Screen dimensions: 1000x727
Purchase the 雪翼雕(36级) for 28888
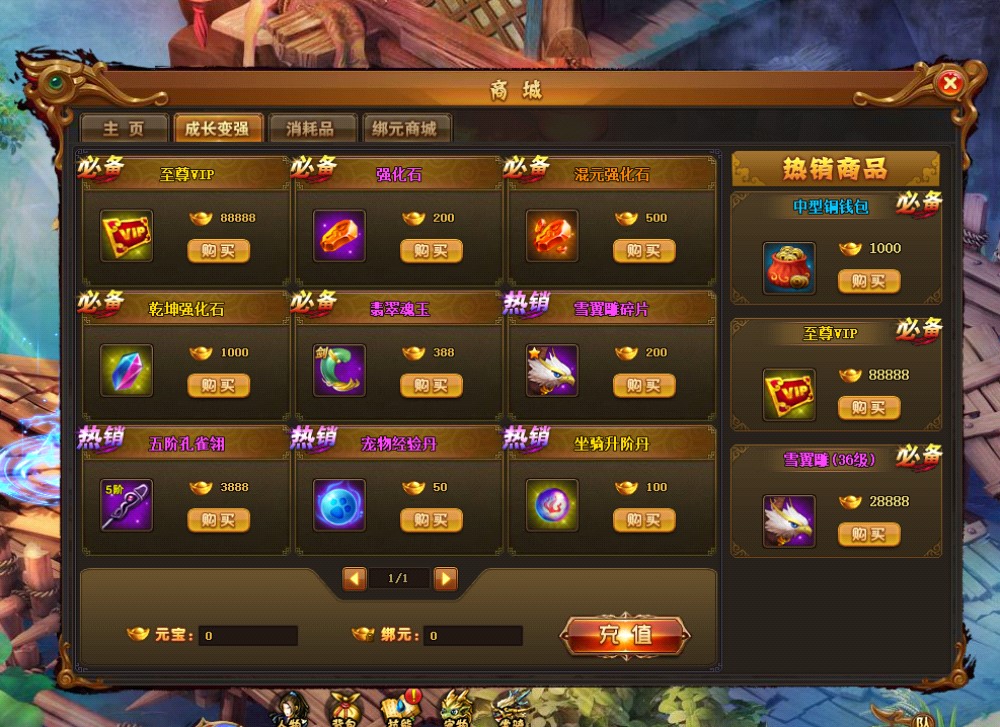pyautogui.click(x=869, y=535)
